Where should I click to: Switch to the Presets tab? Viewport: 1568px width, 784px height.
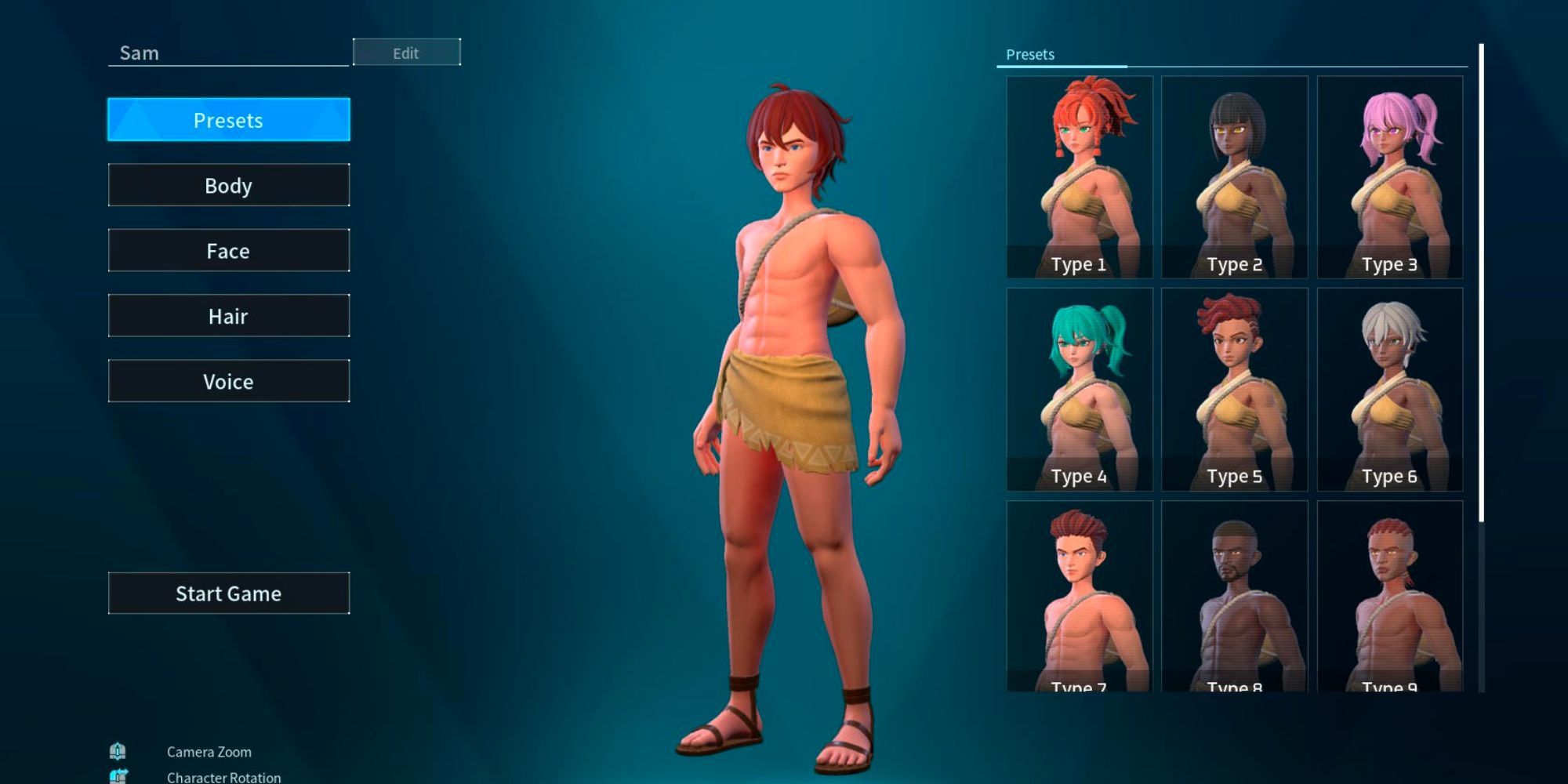[228, 120]
